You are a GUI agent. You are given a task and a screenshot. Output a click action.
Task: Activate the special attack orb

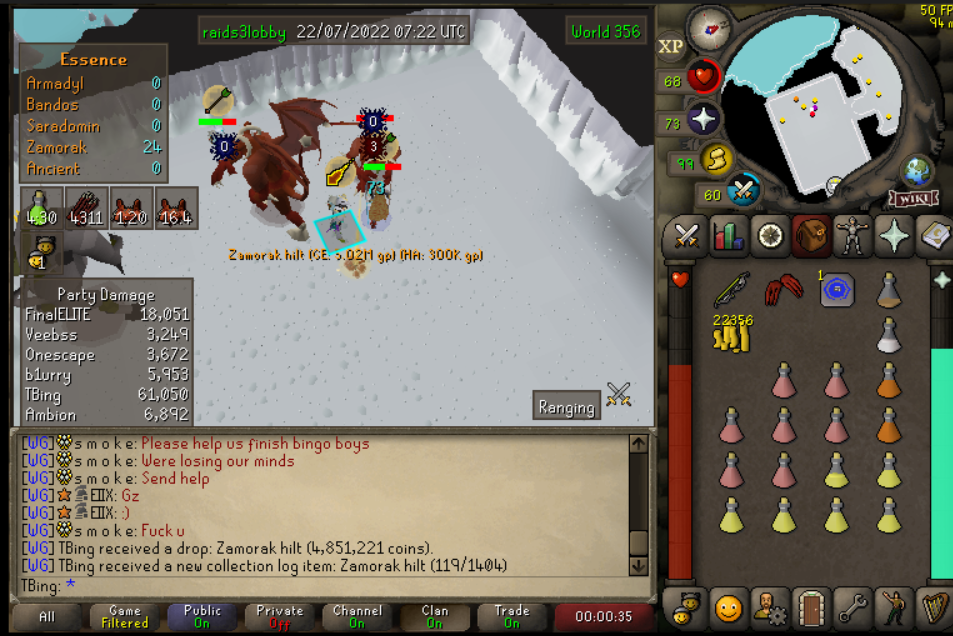(x=743, y=190)
